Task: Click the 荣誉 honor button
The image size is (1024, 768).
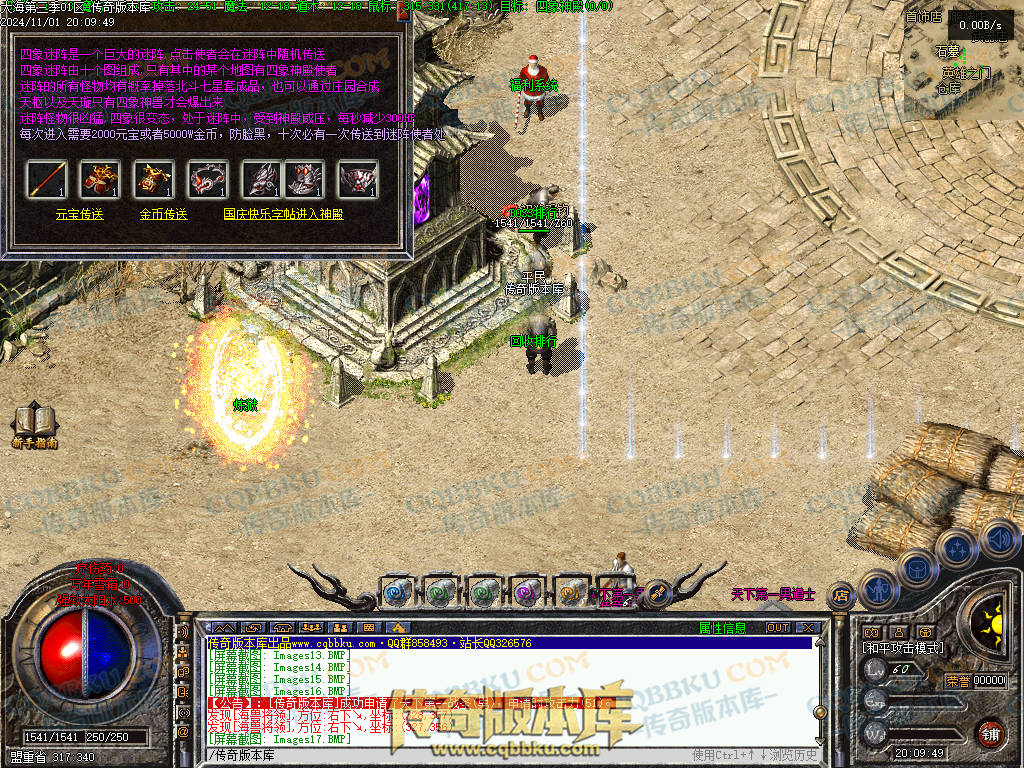Action: coord(957,681)
